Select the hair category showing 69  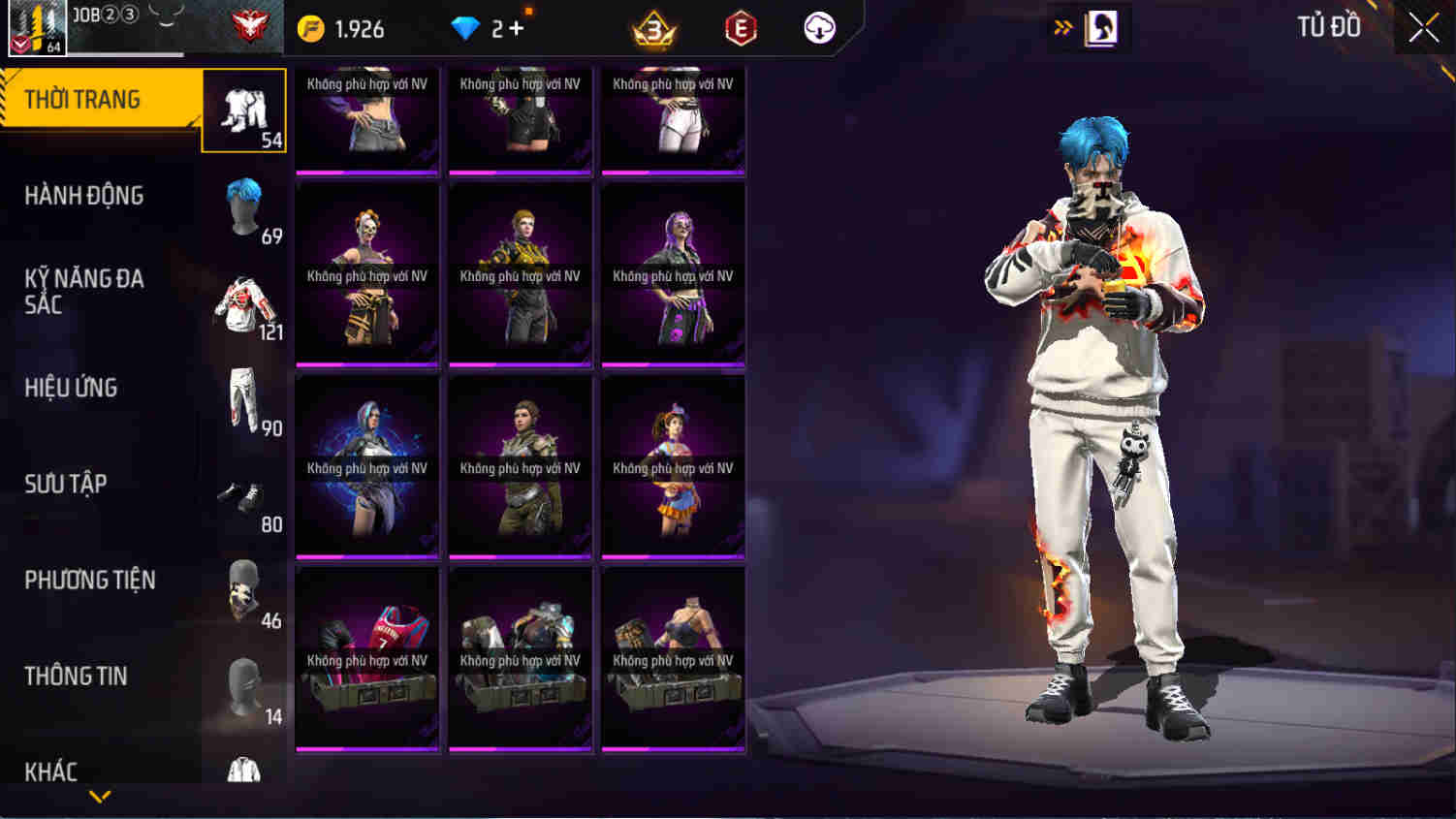(244, 208)
